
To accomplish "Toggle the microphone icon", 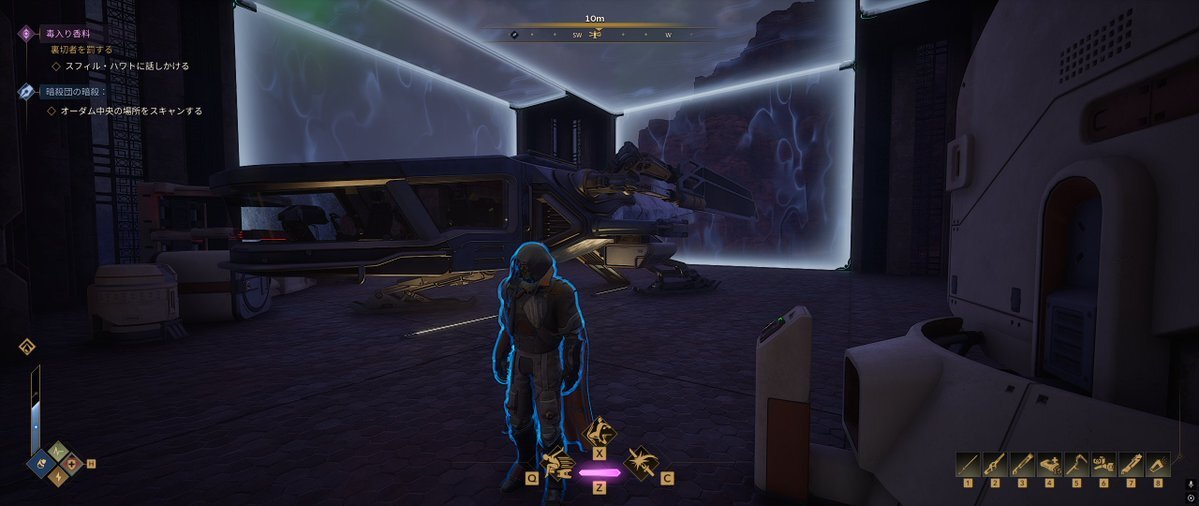I will tap(1190, 484).
